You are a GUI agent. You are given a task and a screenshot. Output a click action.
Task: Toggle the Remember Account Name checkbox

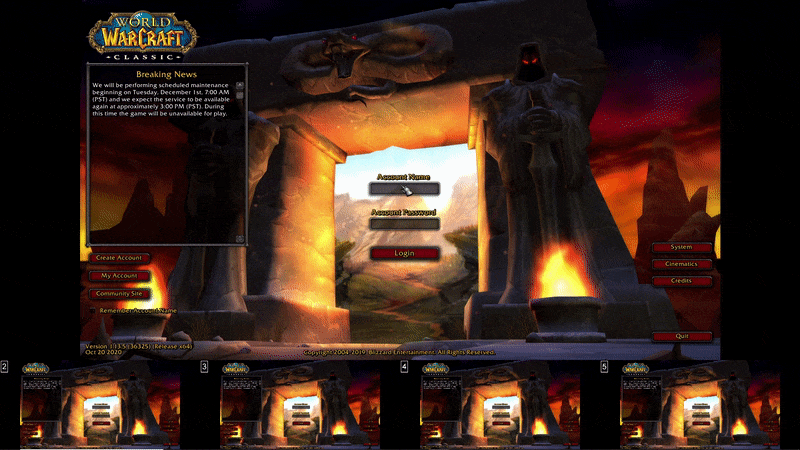92,311
